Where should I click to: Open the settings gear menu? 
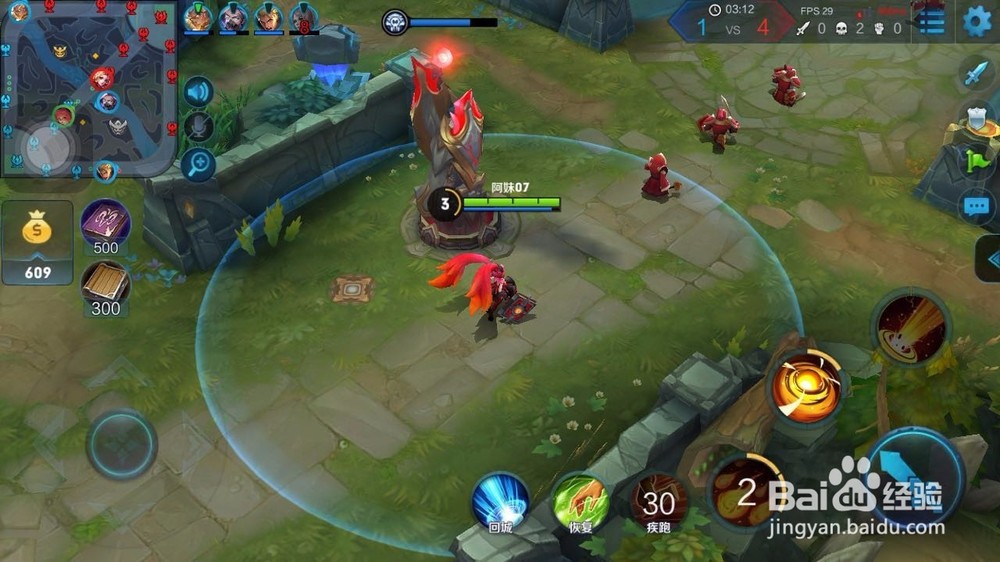coord(977,21)
